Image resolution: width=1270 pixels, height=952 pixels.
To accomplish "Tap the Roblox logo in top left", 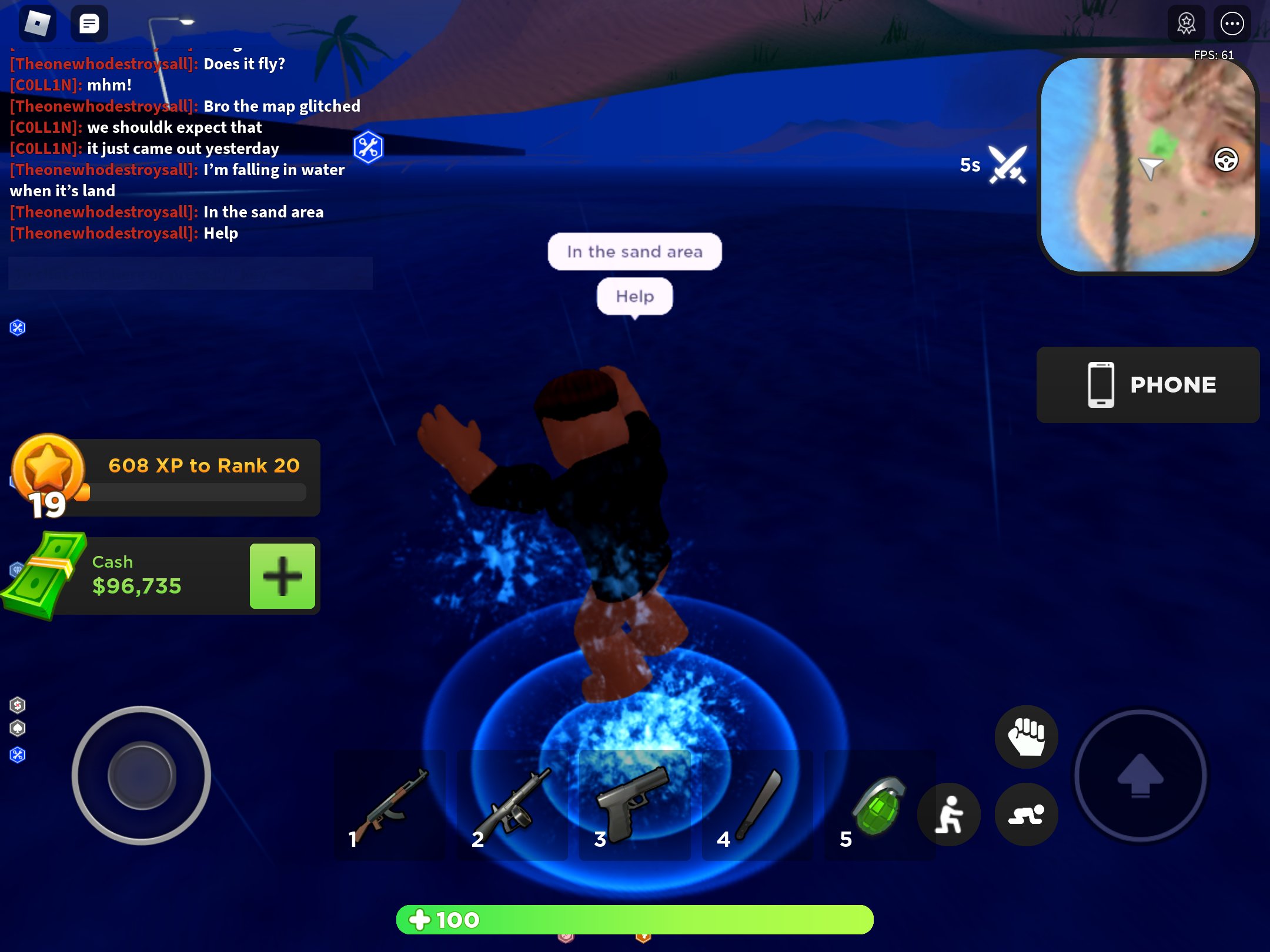I will point(39,24).
